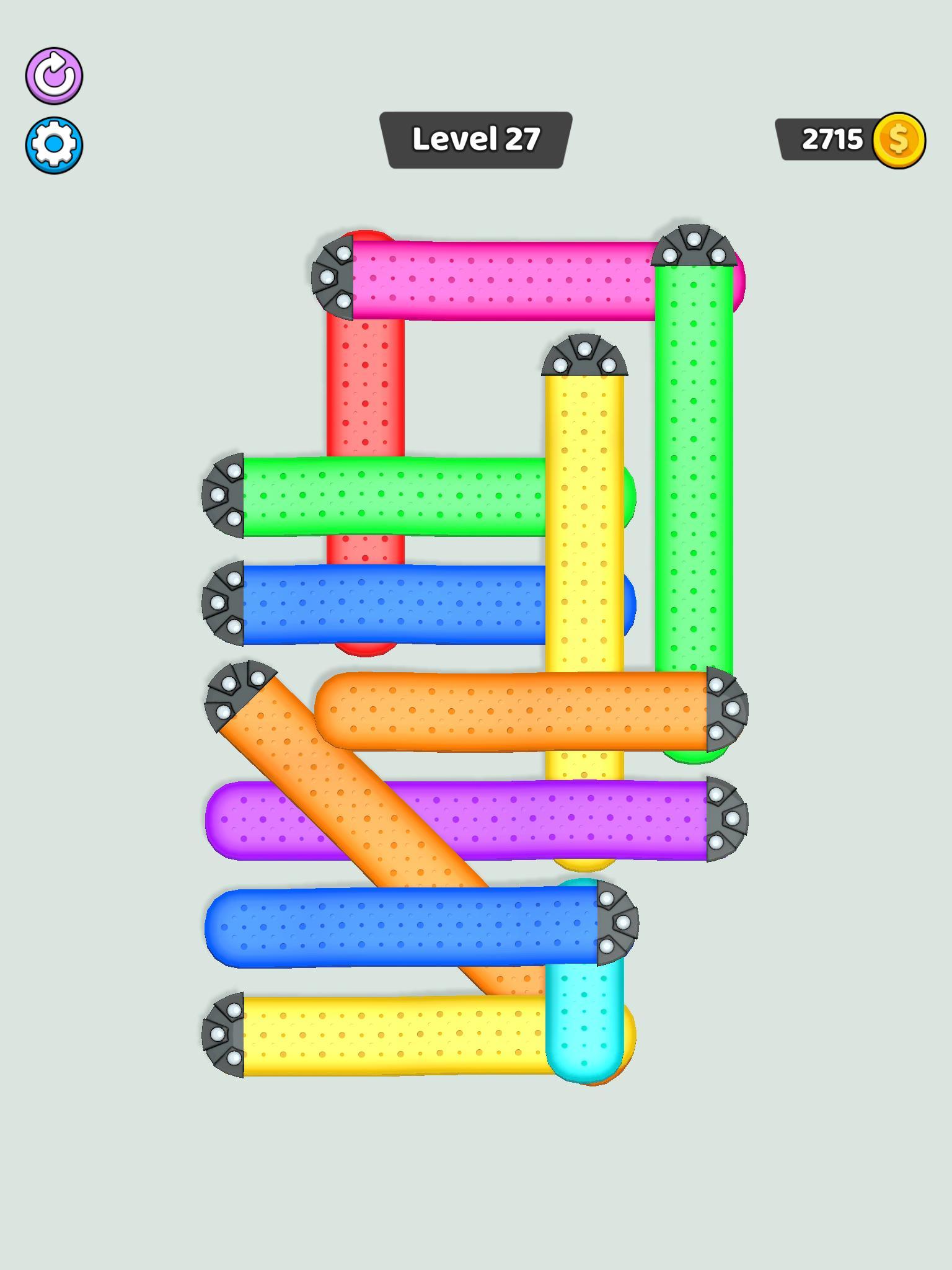This screenshot has width=952, height=1270.
Task: Tap the restart level icon
Action: click(x=55, y=76)
